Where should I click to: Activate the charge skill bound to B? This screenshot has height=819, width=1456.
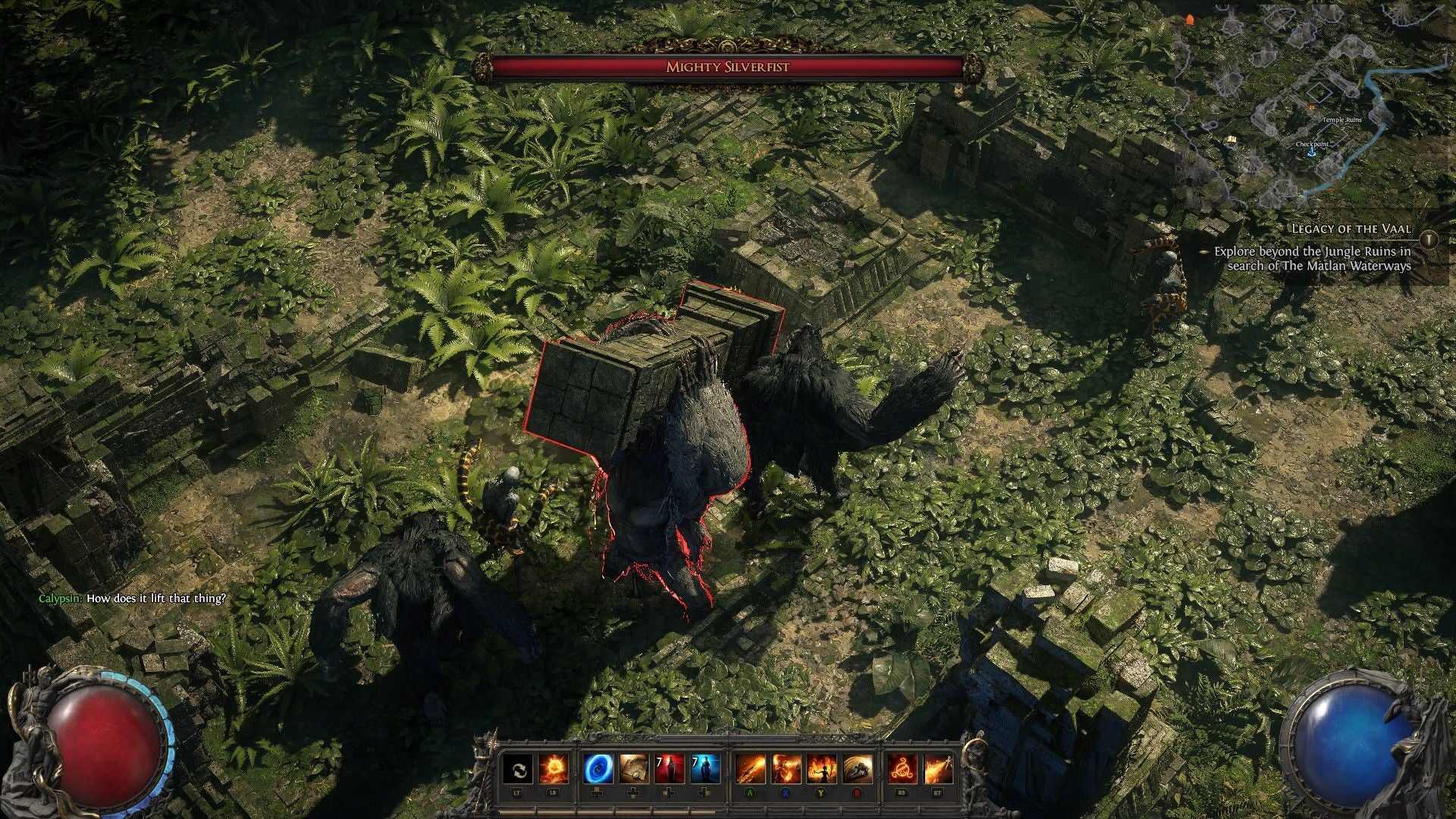(x=857, y=769)
